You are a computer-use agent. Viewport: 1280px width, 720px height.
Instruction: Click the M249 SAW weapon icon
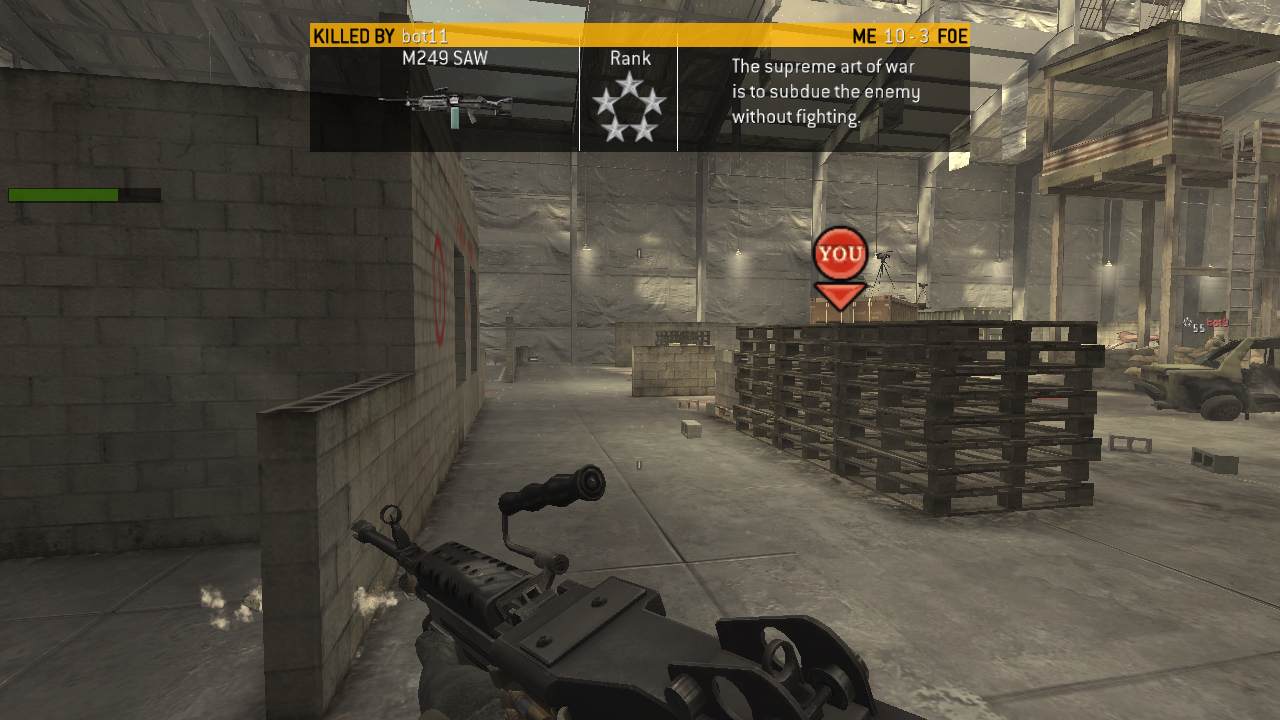point(446,105)
